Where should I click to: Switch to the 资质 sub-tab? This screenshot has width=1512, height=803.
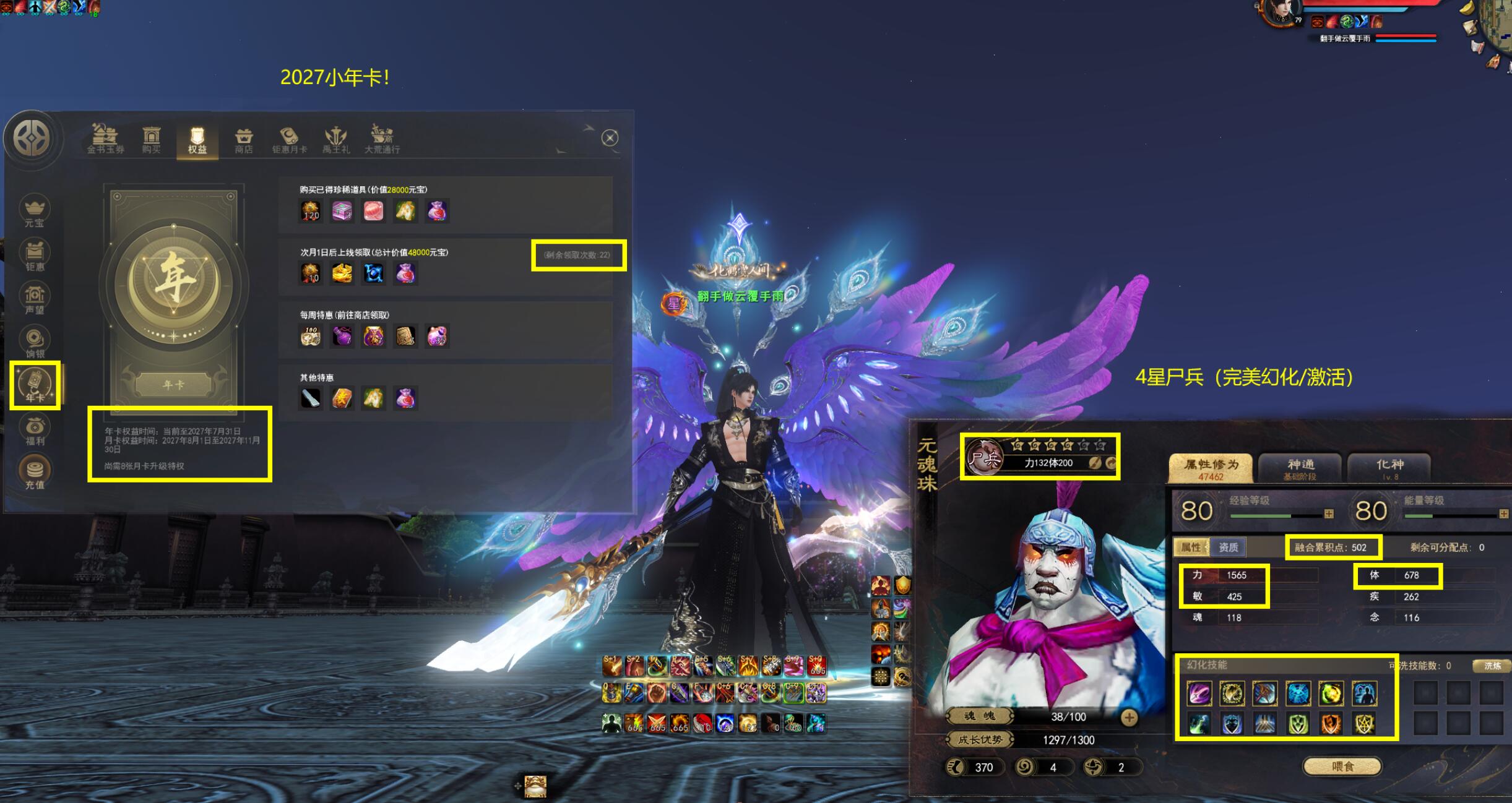(1229, 547)
